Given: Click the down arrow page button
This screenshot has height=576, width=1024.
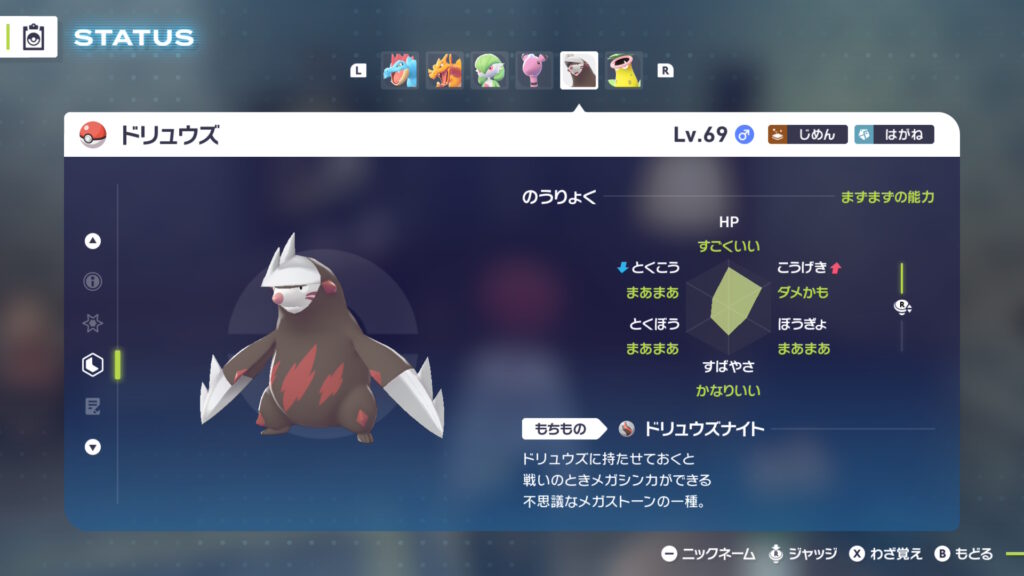Looking at the screenshot, I should (x=93, y=447).
